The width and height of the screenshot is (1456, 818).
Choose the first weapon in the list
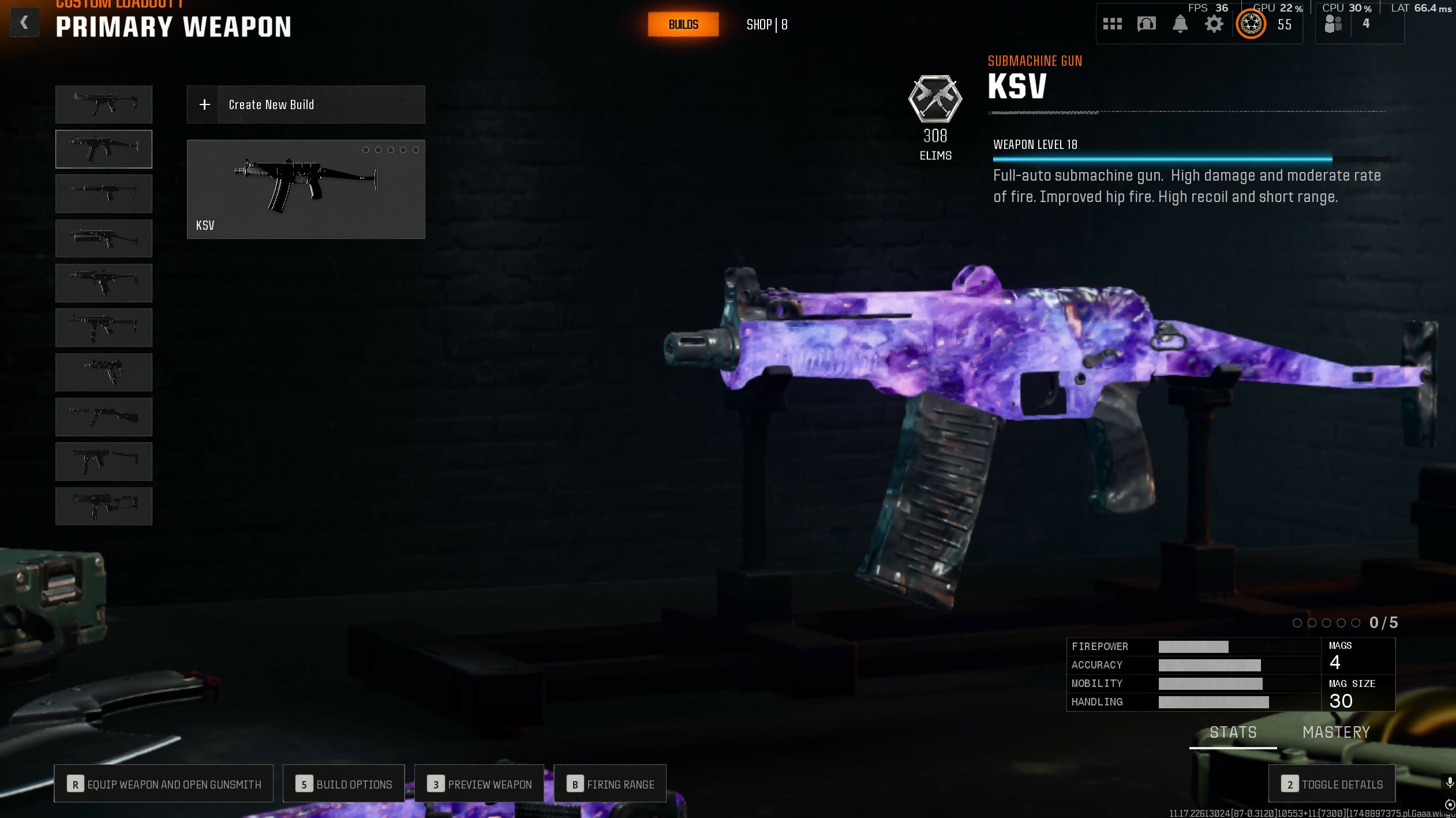104,104
